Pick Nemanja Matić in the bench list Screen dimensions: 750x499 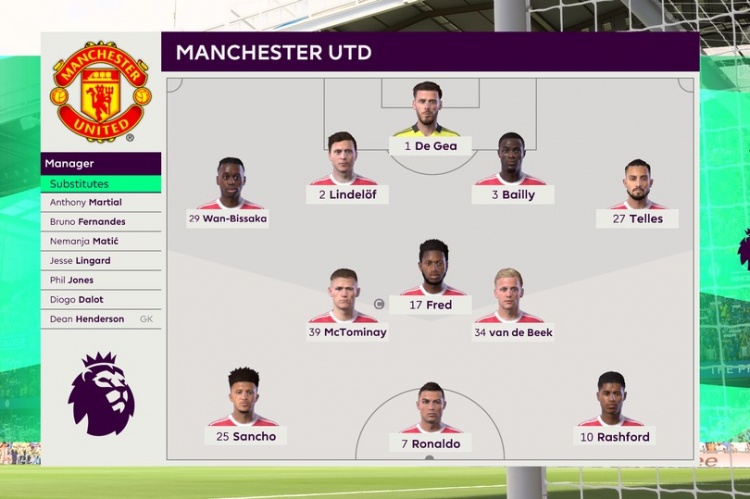[100, 241]
